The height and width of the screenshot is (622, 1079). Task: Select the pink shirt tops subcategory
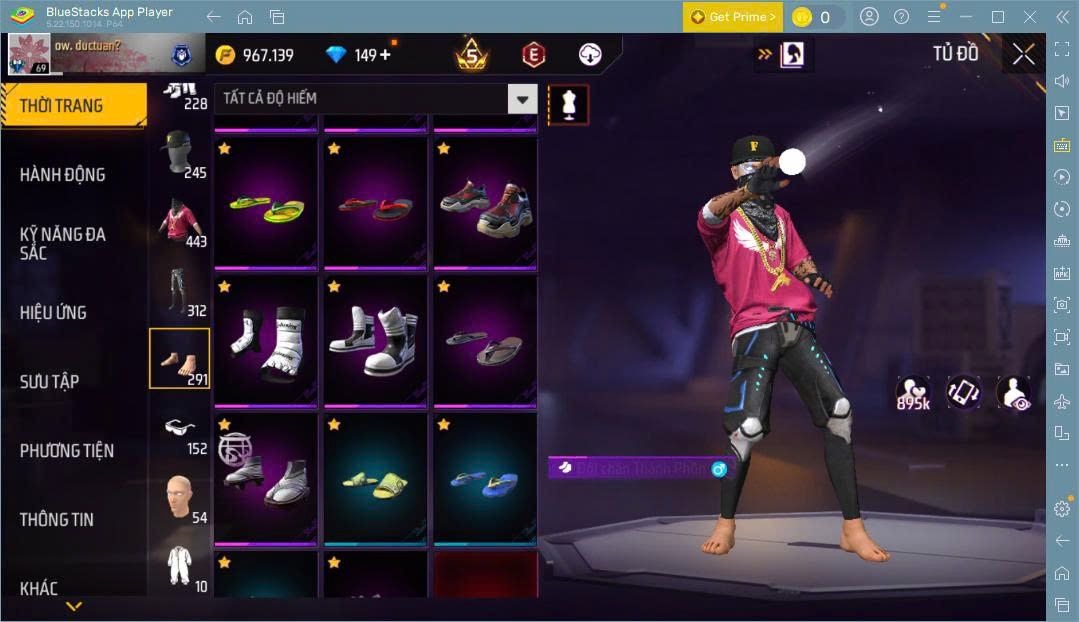point(180,222)
